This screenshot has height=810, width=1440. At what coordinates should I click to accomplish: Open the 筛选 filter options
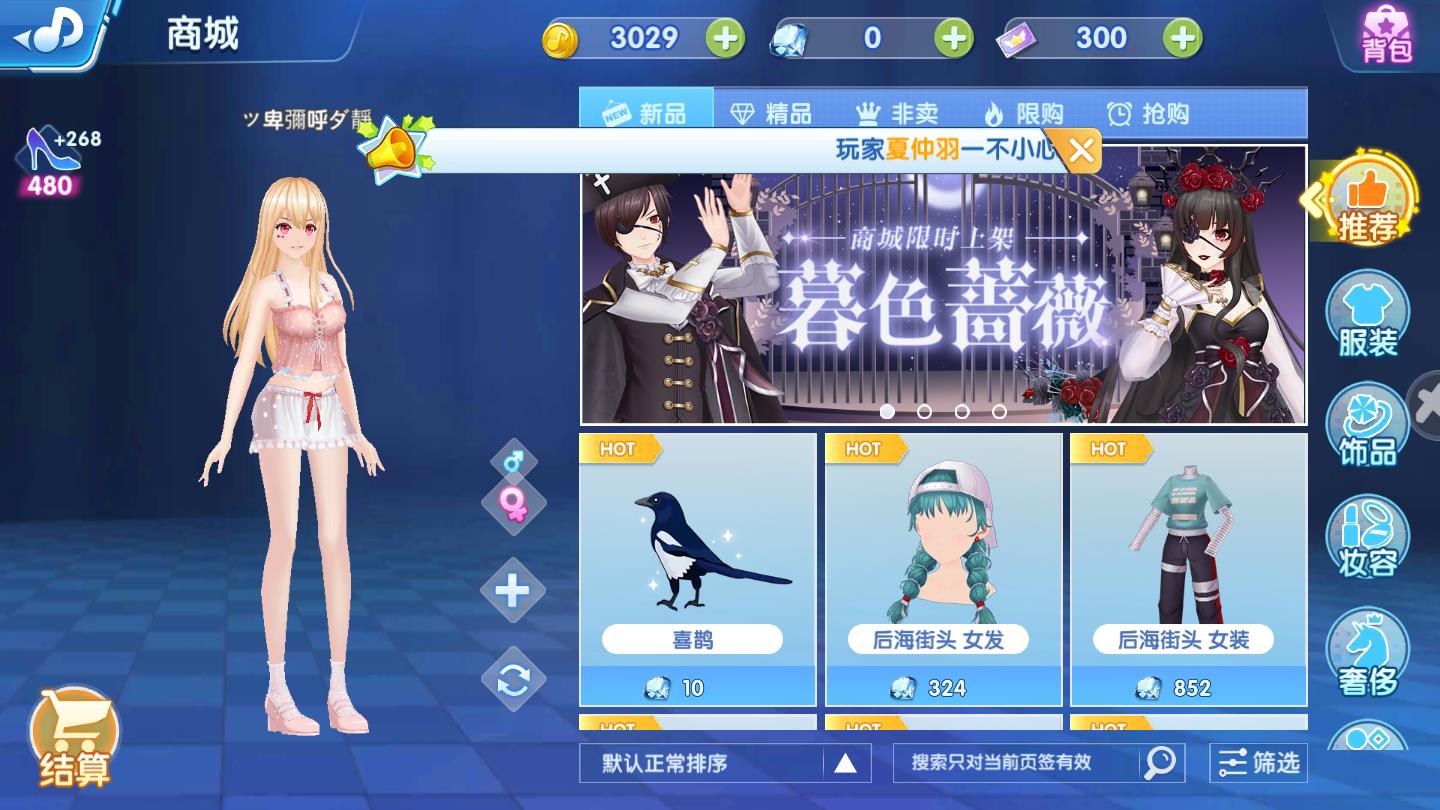(x=1258, y=763)
